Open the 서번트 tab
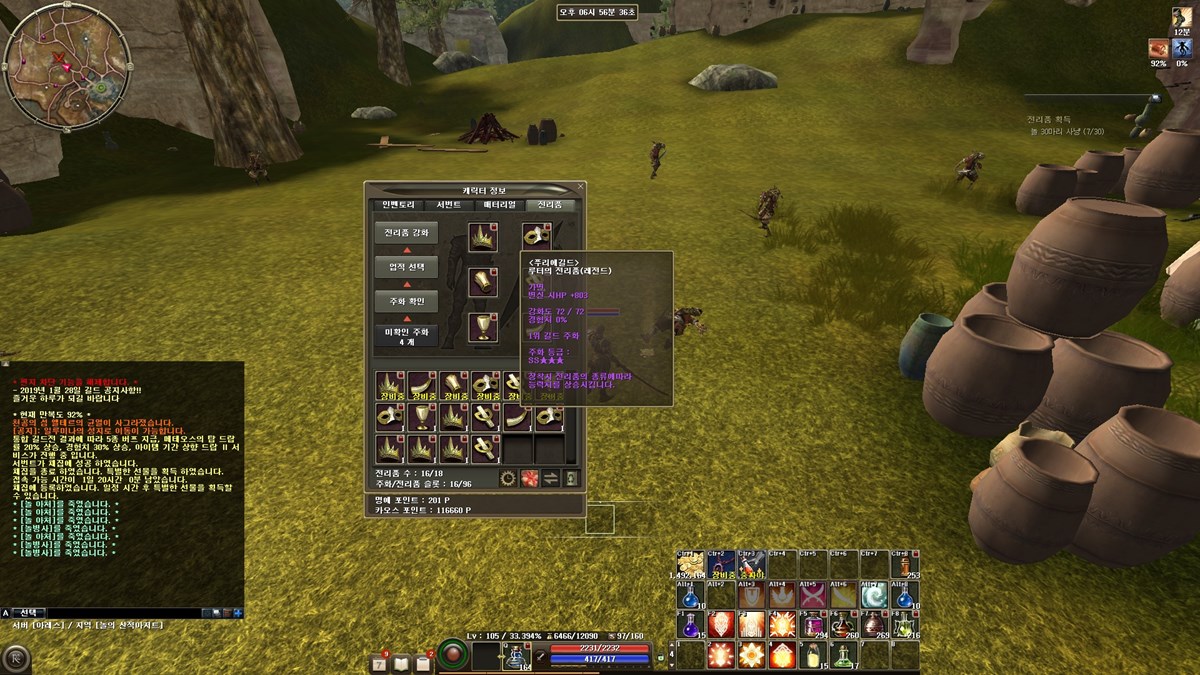The height and width of the screenshot is (675, 1200). pos(449,204)
